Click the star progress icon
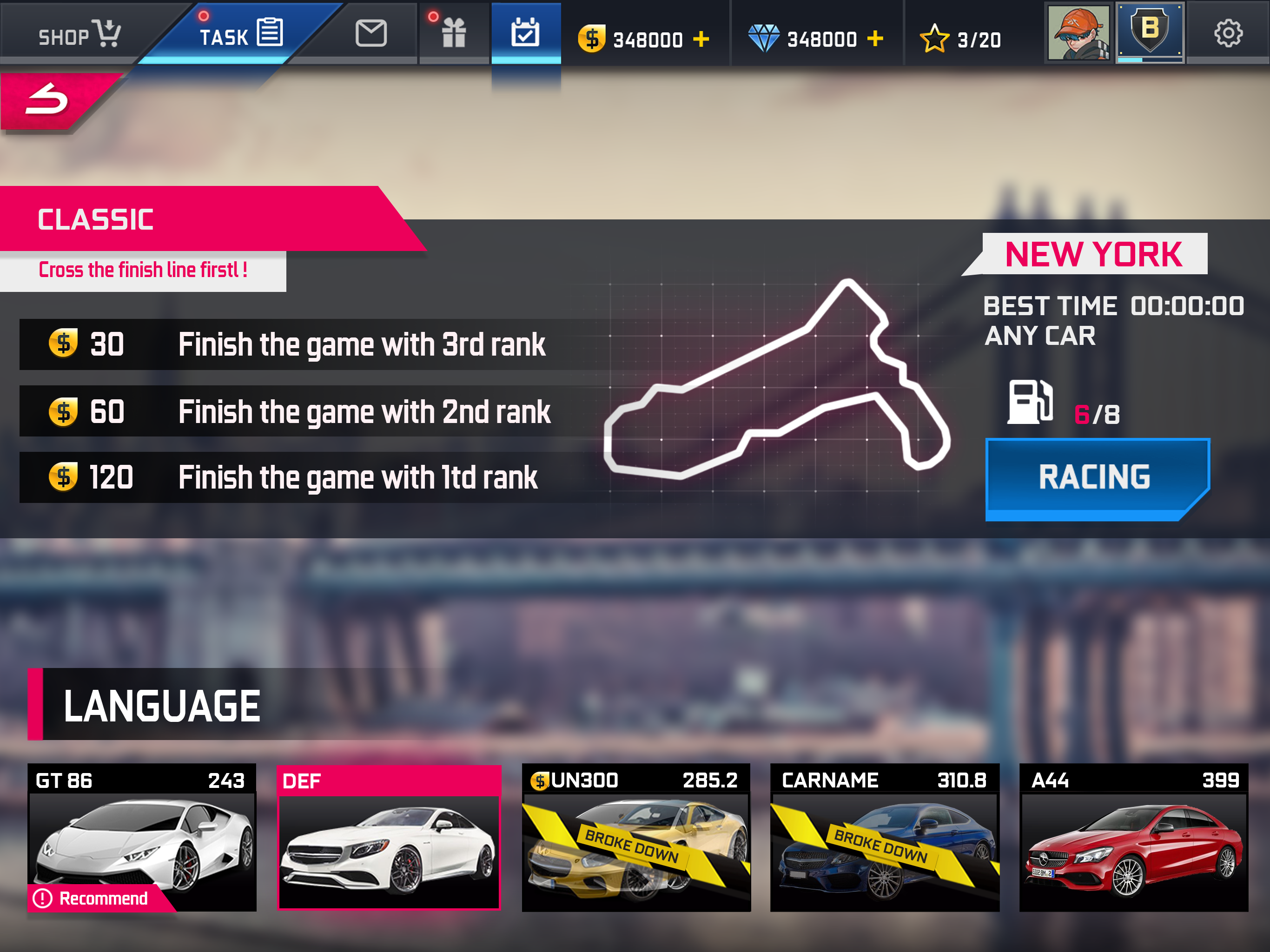The image size is (1270, 952). tap(934, 39)
